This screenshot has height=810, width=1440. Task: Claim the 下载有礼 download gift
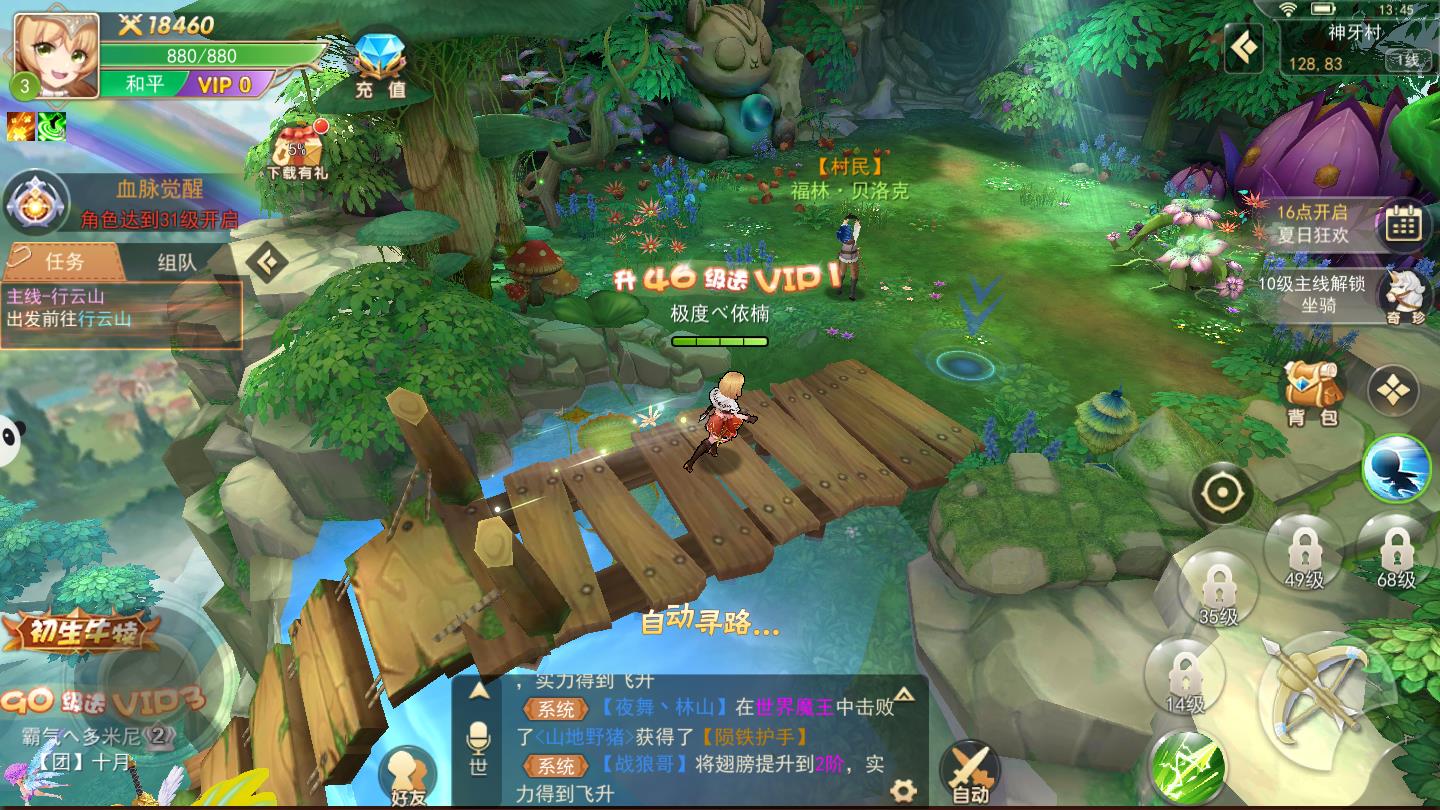tap(298, 152)
